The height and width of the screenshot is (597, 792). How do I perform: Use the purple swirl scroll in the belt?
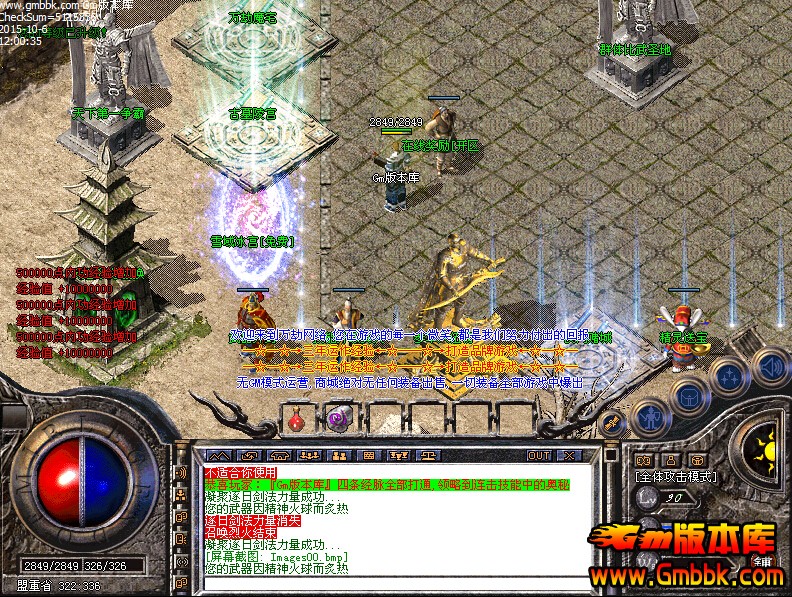338,420
